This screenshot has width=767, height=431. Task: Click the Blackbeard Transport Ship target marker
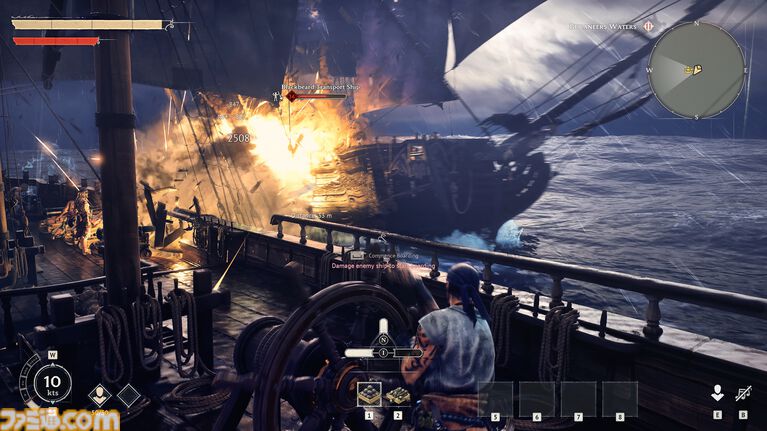pos(291,96)
